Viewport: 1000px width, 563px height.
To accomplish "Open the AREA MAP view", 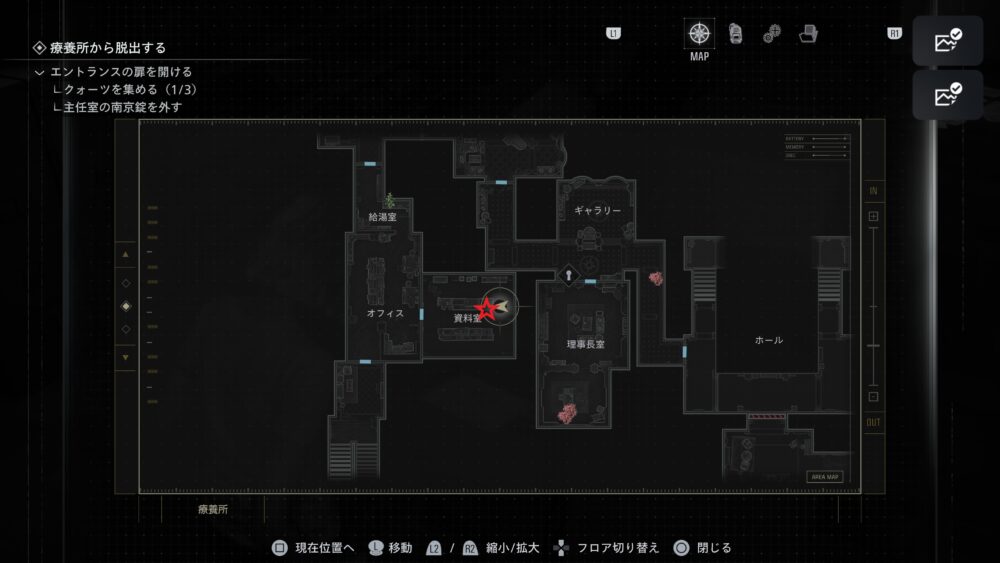I will (825, 477).
